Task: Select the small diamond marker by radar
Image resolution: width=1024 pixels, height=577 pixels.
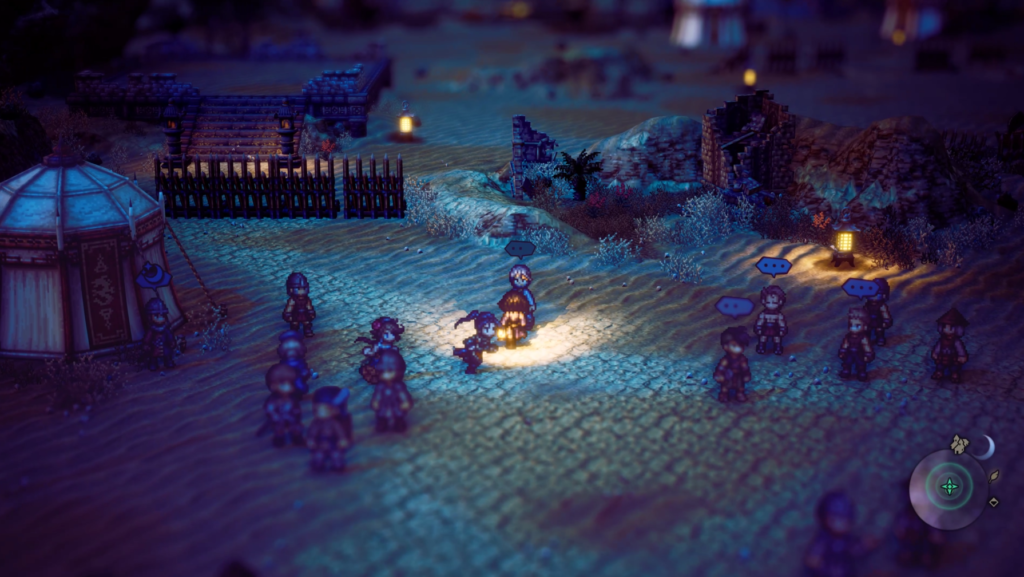Action: (x=993, y=502)
